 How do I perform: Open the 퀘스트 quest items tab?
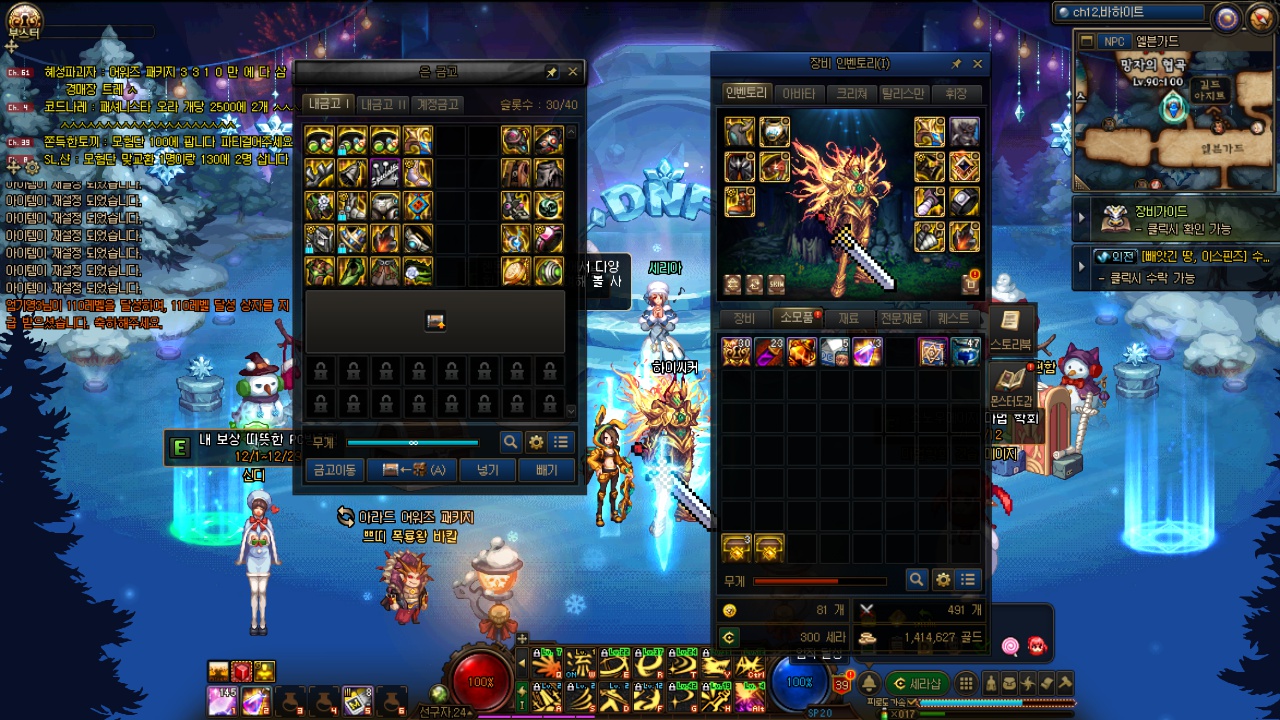(x=953, y=318)
